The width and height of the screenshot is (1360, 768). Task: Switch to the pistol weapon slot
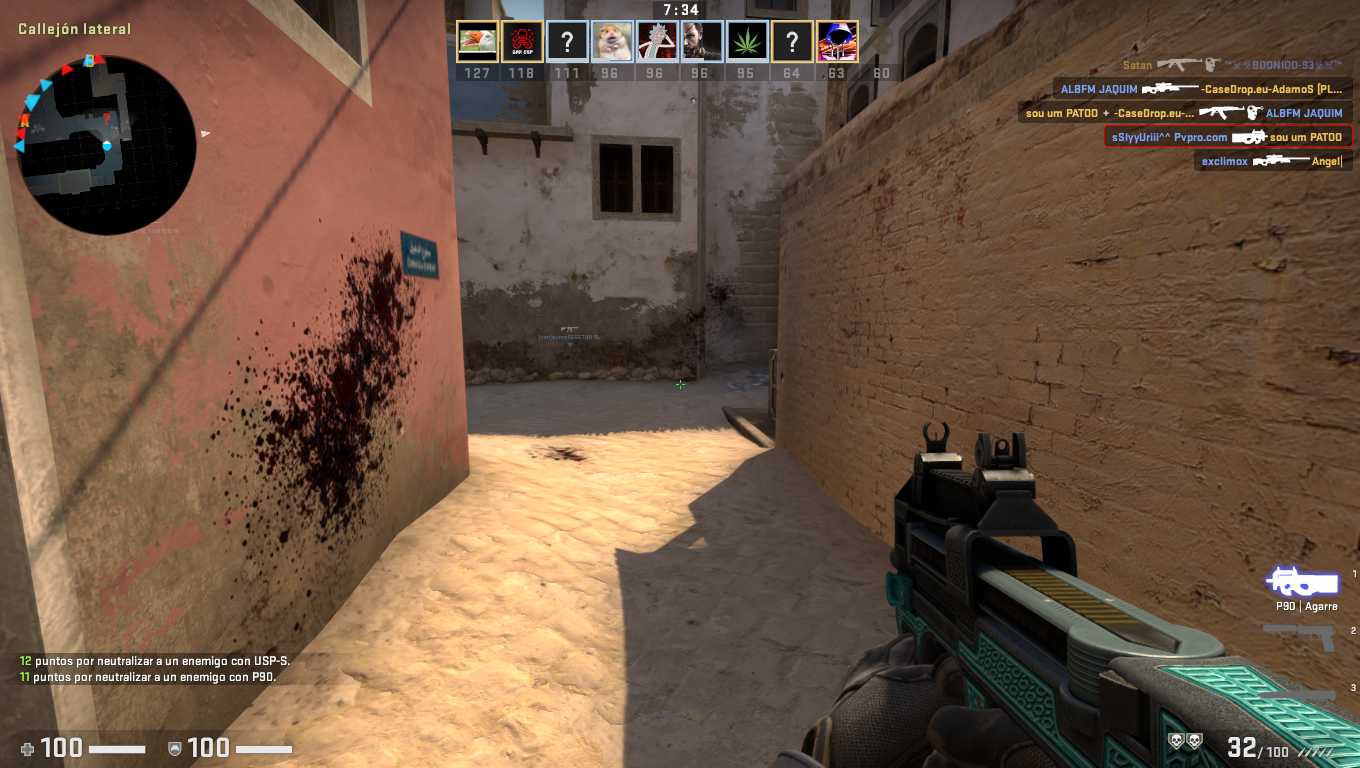1300,634
